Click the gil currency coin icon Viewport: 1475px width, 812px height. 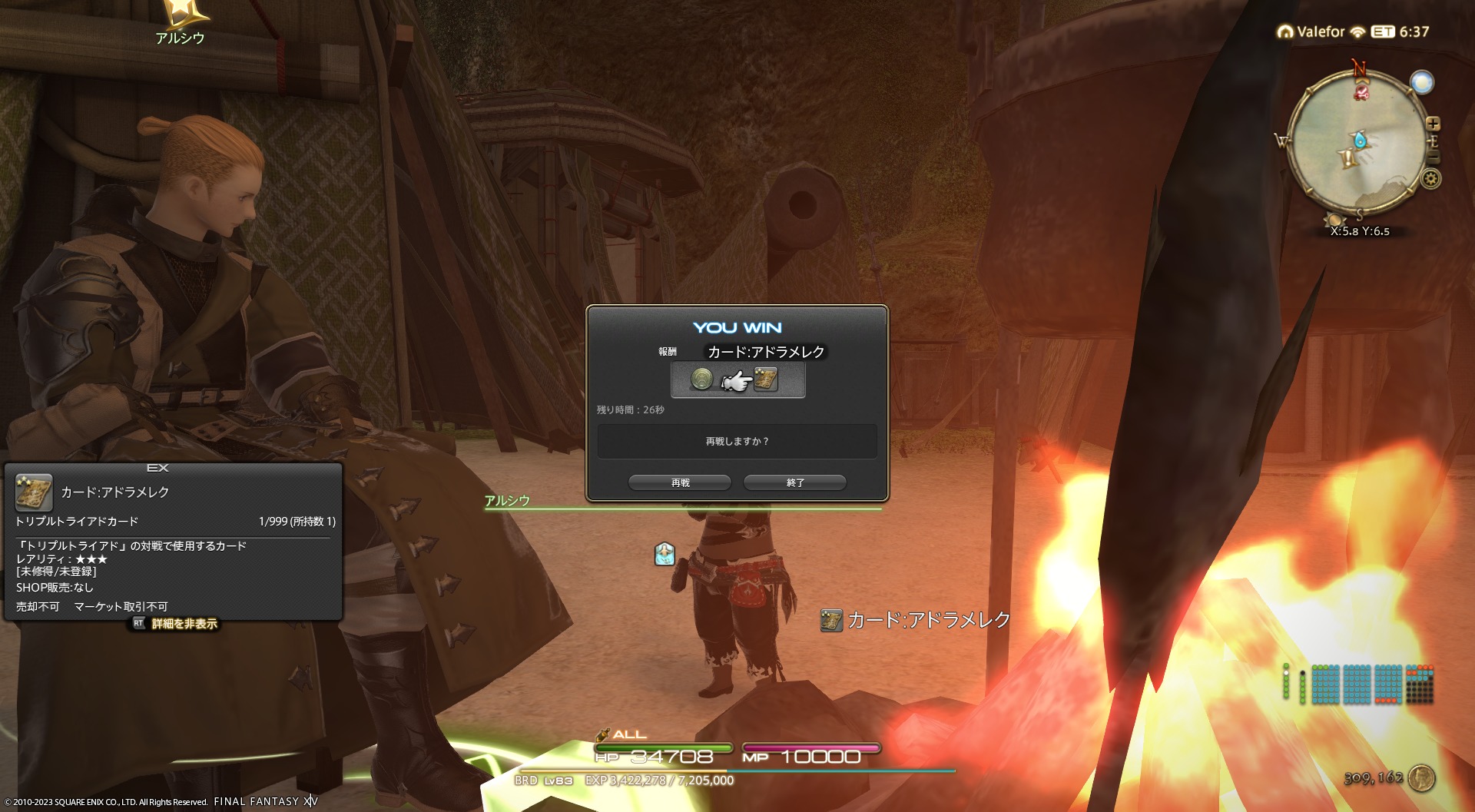(1422, 778)
